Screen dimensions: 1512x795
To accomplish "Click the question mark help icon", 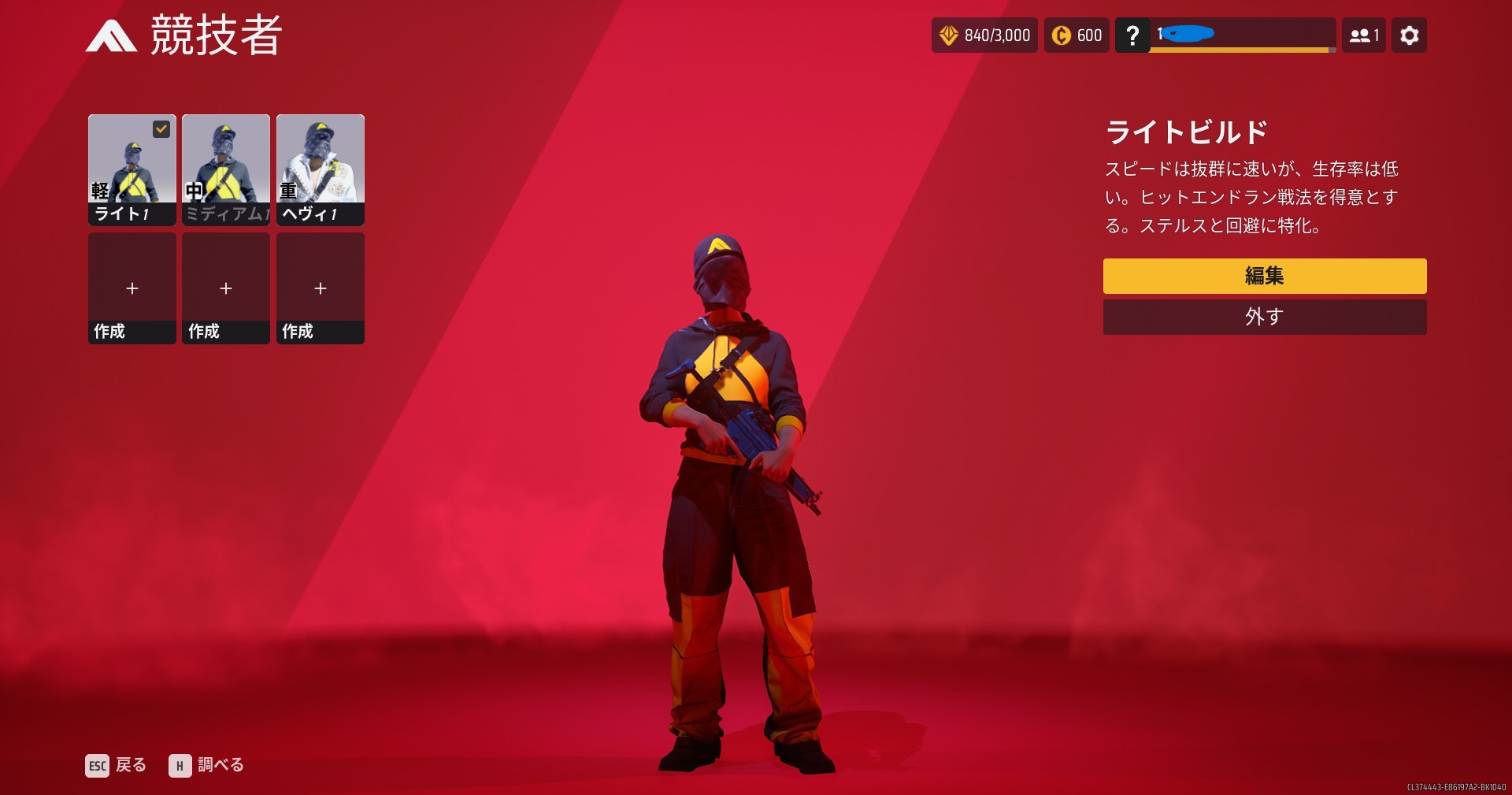I will click(1132, 35).
